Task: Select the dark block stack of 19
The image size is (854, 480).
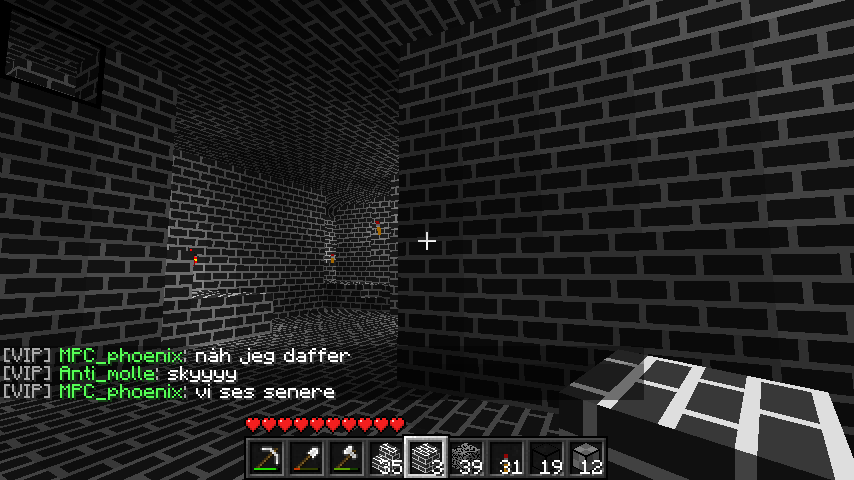Action: 546,458
